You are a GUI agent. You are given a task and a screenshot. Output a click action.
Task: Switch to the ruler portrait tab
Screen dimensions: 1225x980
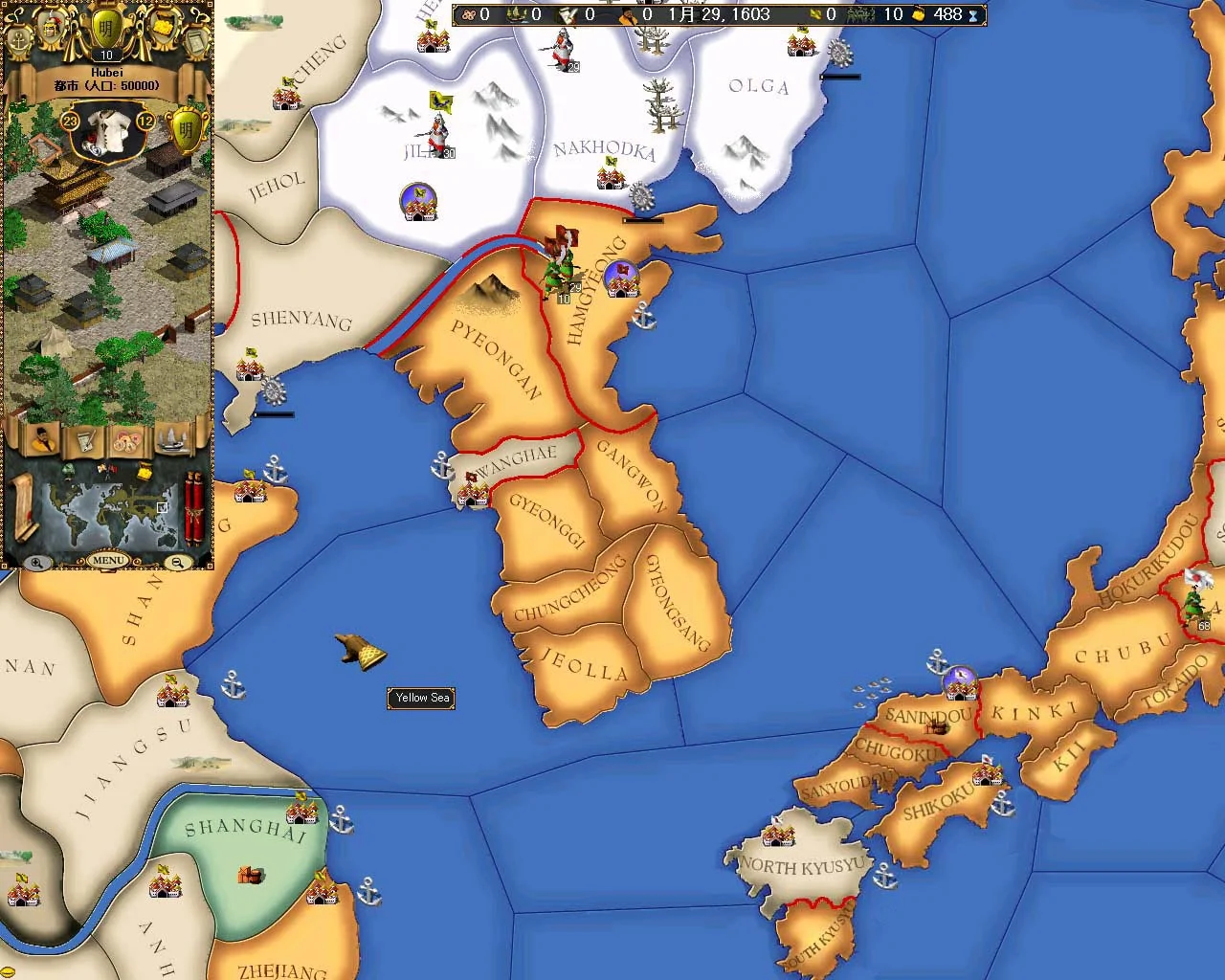(43, 440)
